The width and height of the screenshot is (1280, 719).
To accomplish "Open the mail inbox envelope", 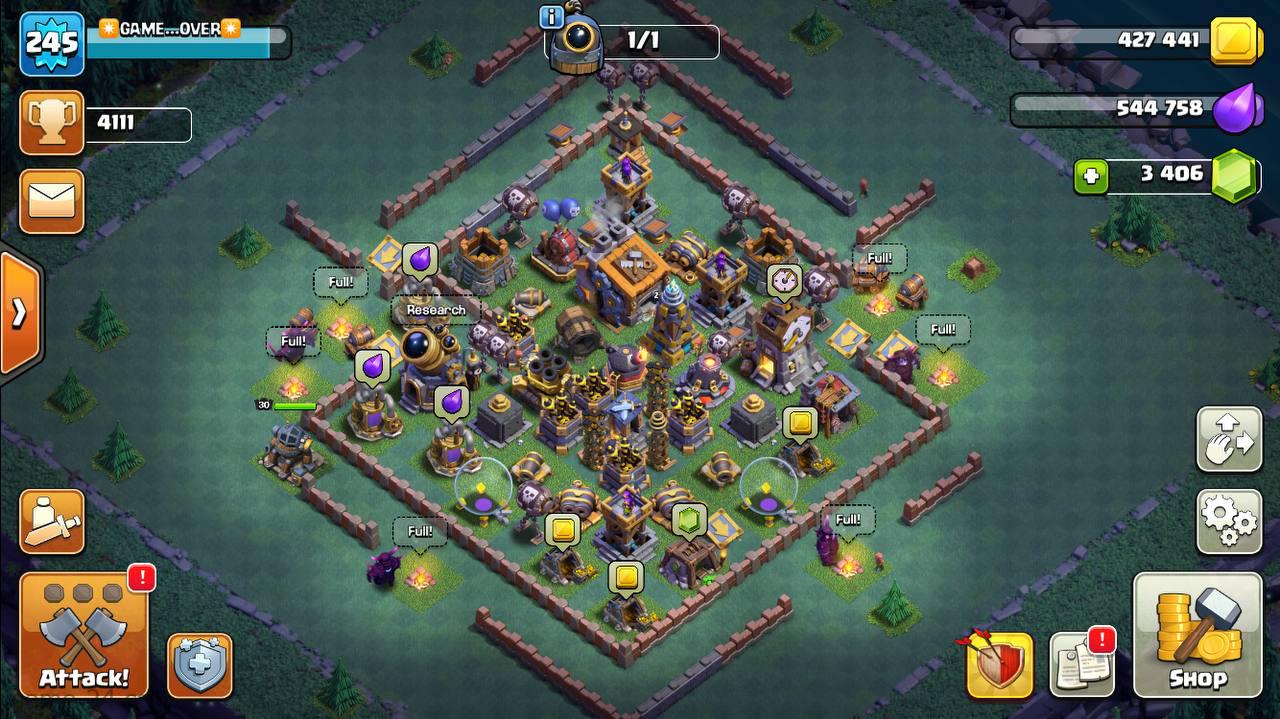I will tap(51, 201).
